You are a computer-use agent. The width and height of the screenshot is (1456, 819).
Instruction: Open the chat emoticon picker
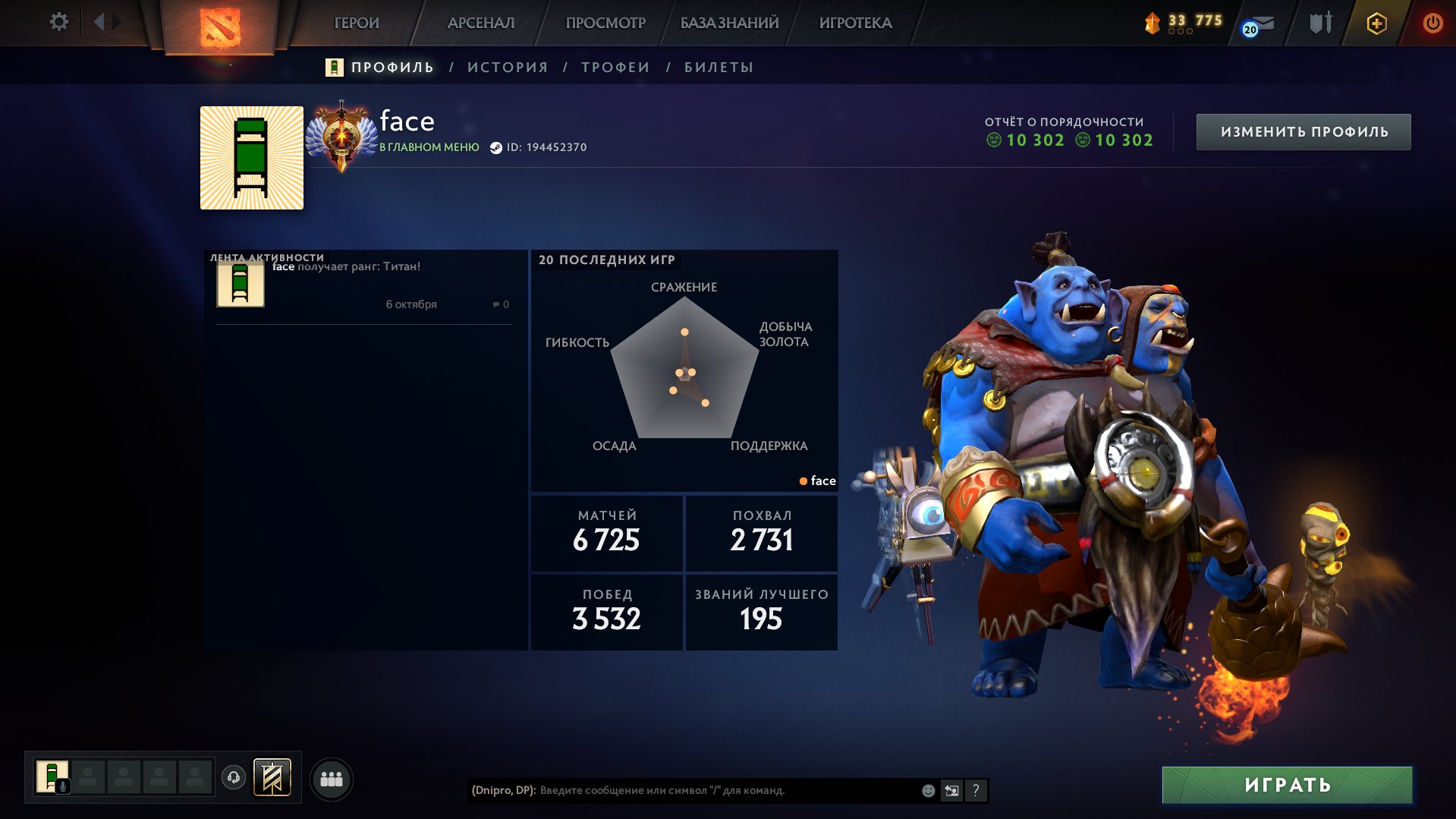(928, 791)
